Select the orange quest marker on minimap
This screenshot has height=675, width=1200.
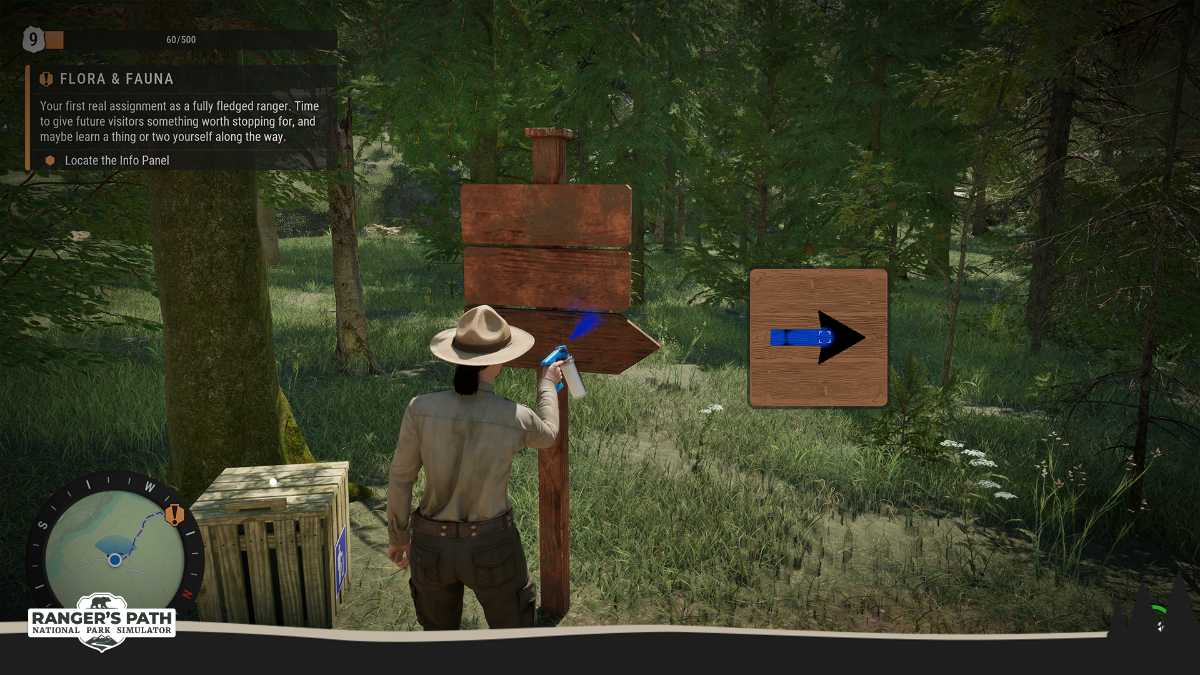pyautogui.click(x=175, y=516)
